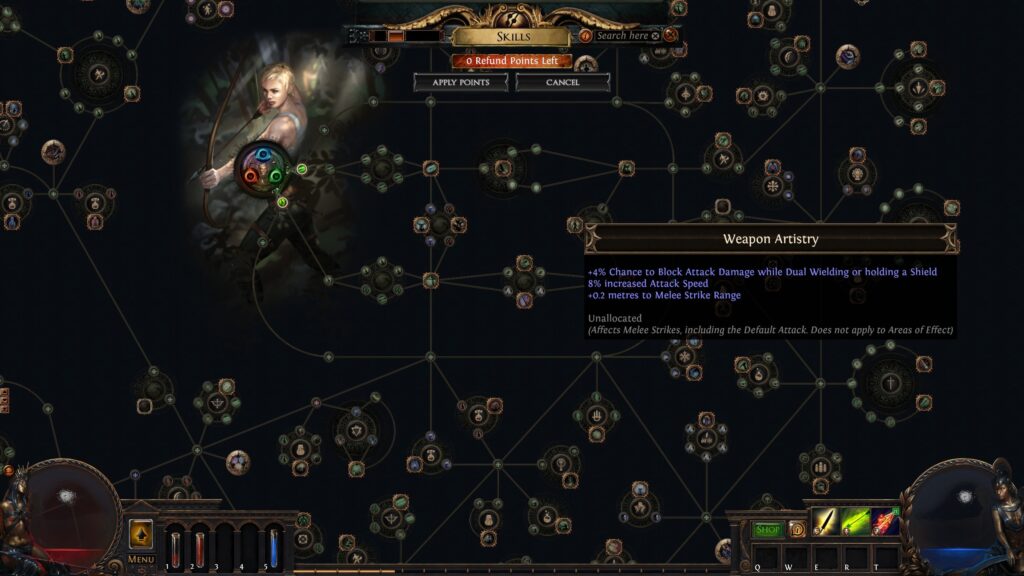Viewport: 1024px width, 576px height.
Task: Select the sword default attack skill icon
Action: tap(826, 522)
